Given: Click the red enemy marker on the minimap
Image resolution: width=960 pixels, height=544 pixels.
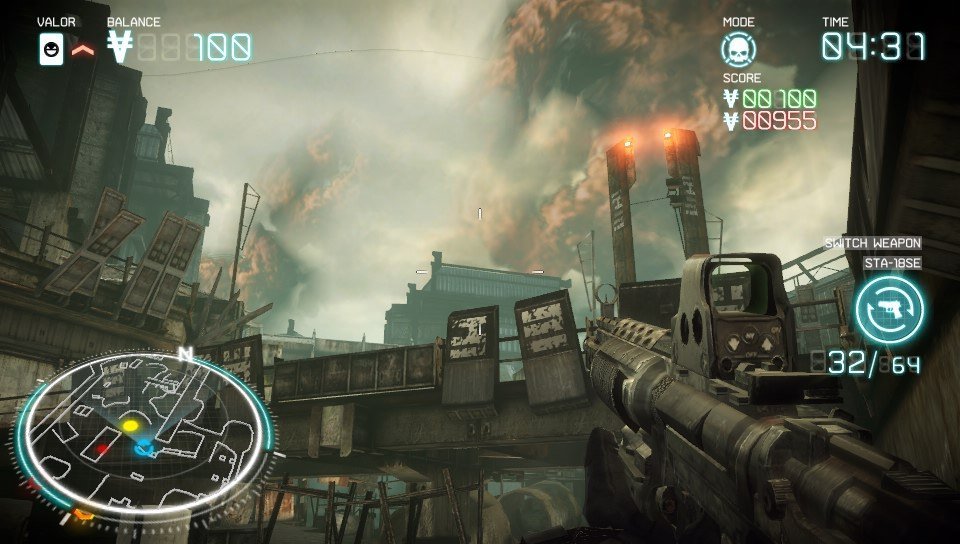Looking at the screenshot, I should [x=101, y=450].
